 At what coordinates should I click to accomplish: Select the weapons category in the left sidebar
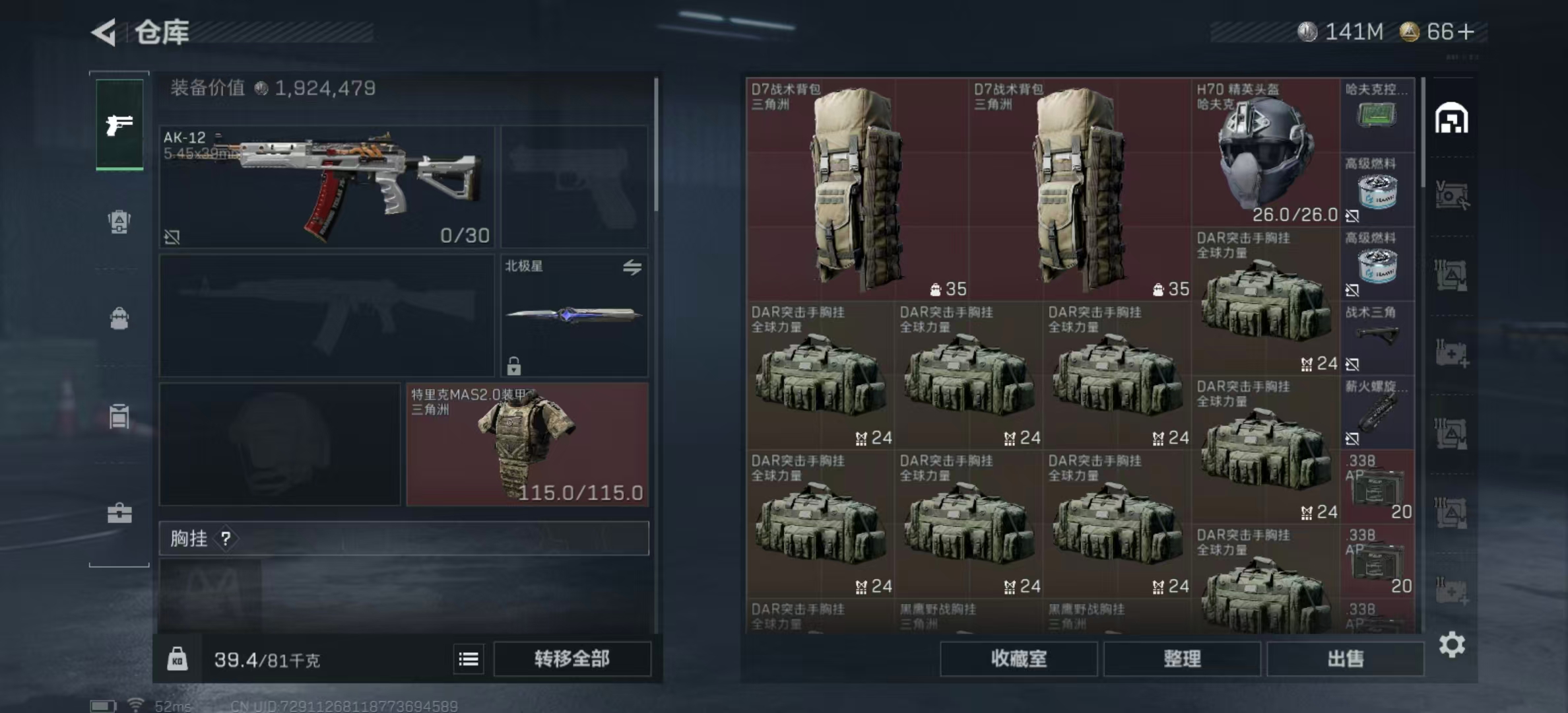tap(118, 124)
